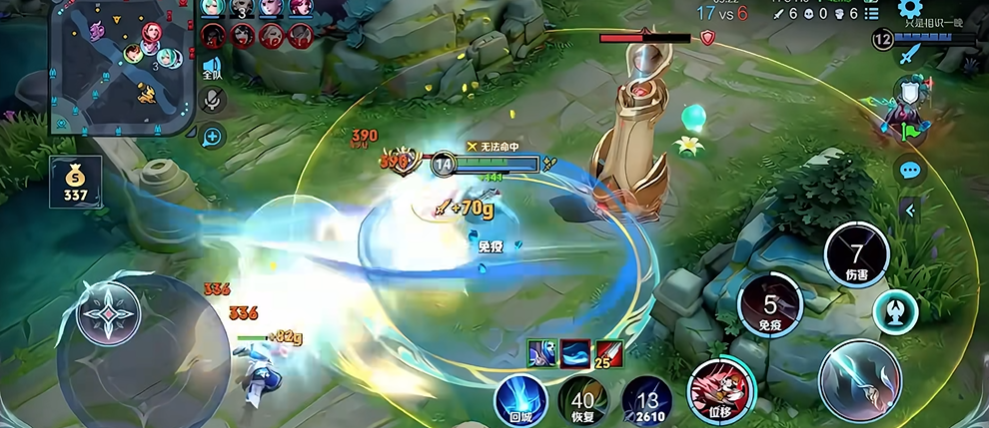Tap the tower-target attack button

895,311
